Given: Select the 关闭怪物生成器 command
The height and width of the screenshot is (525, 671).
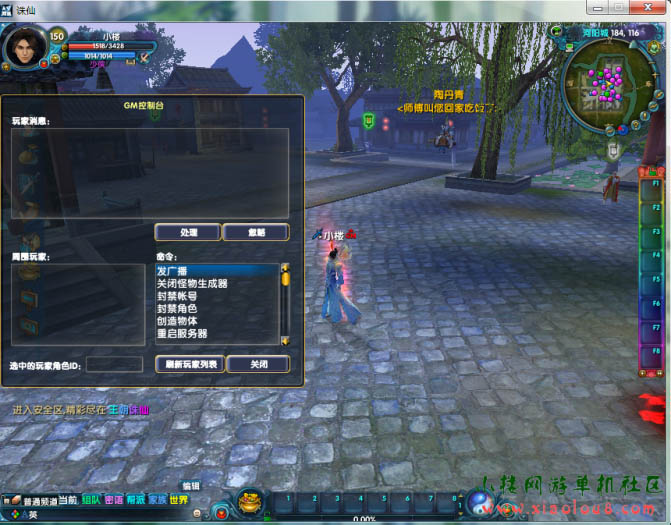Looking at the screenshot, I should (x=216, y=283).
